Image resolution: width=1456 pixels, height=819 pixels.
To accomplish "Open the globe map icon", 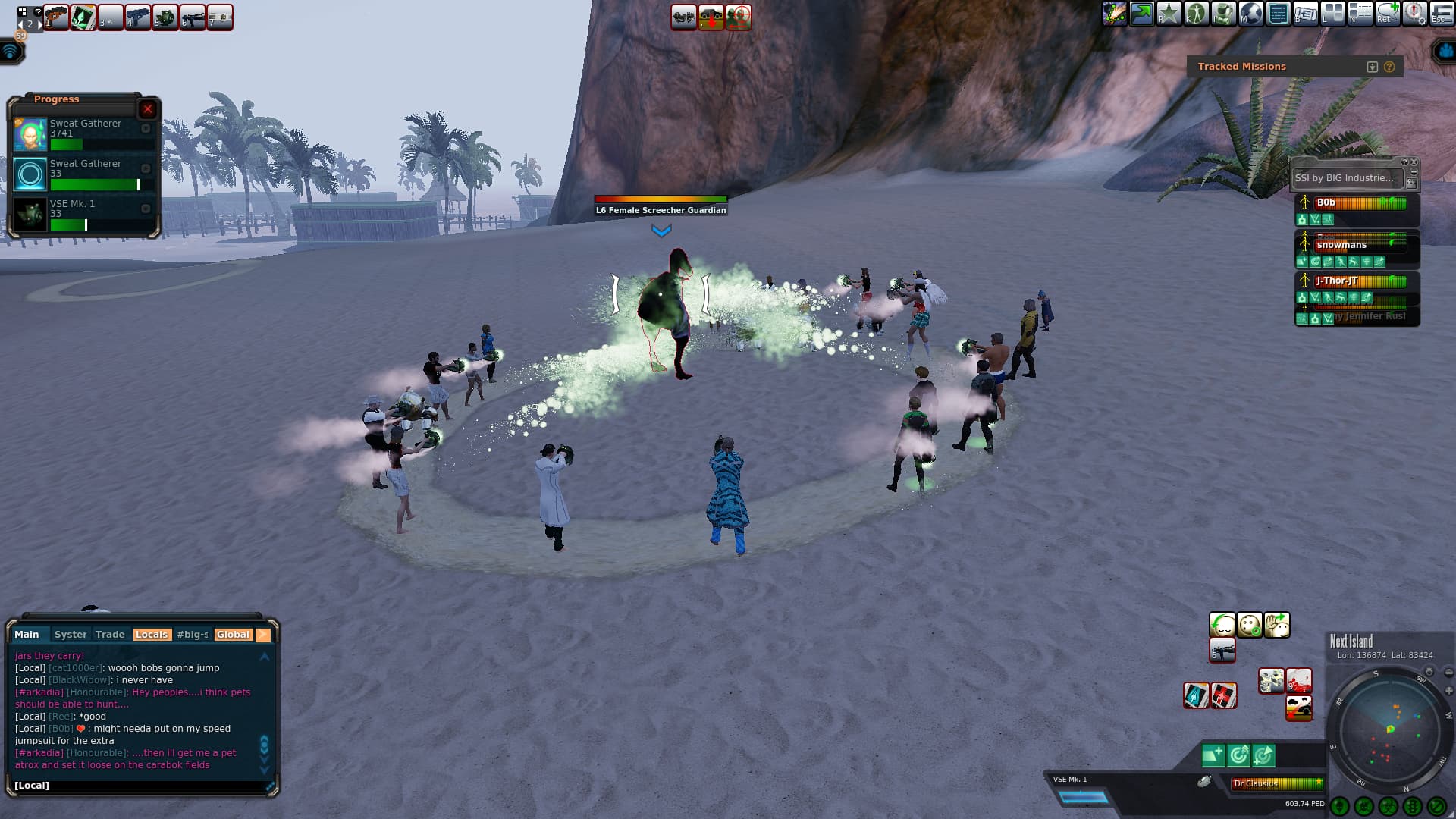I will coord(1250,14).
